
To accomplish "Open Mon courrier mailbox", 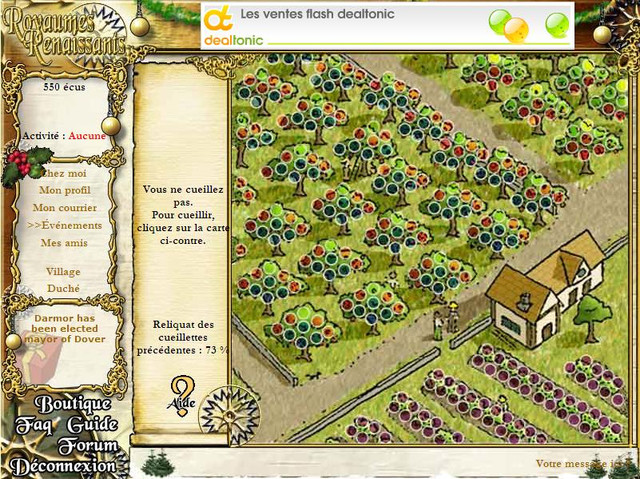I will pyautogui.click(x=65, y=208).
